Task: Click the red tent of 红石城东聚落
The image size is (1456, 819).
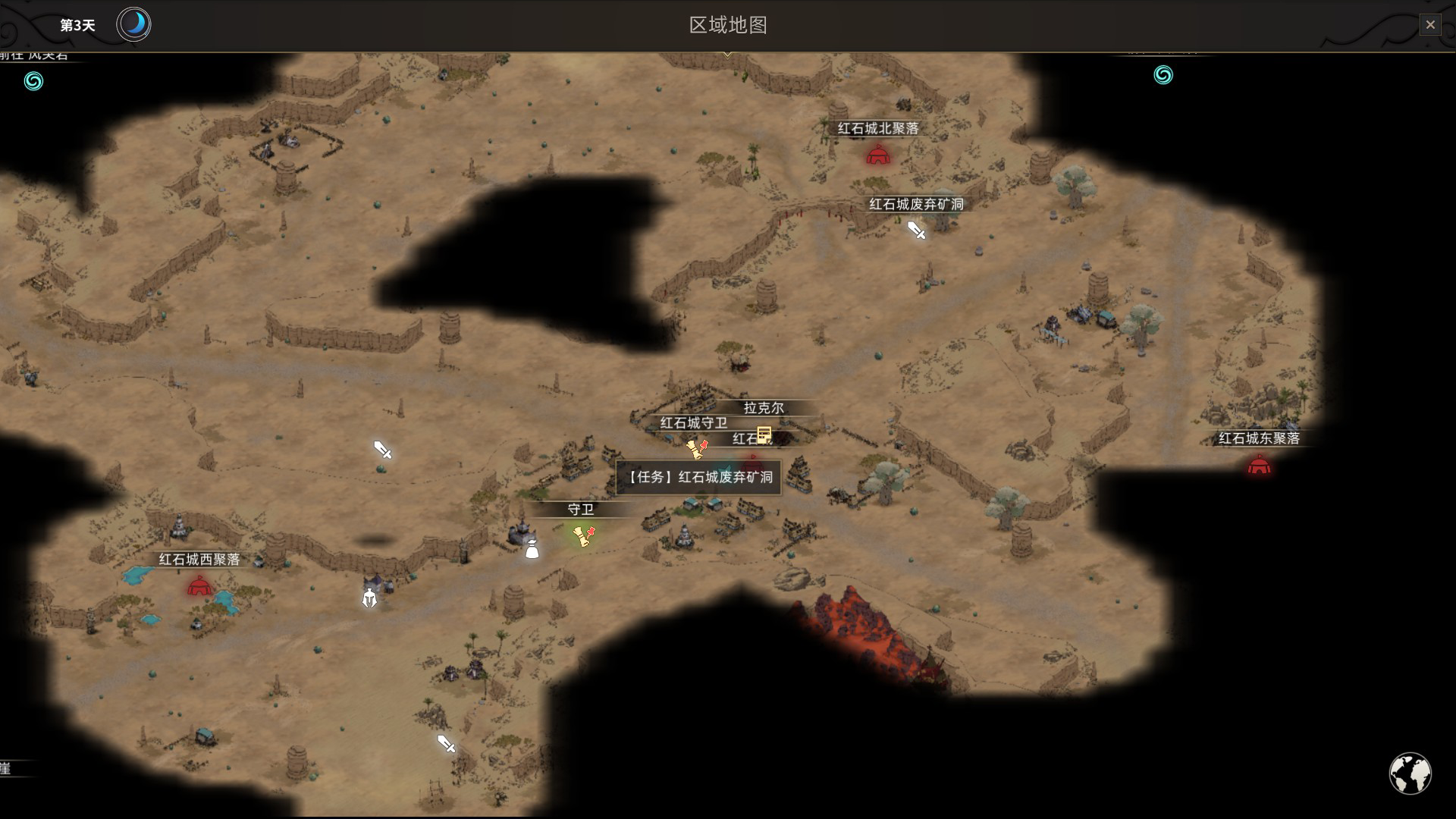Action: [x=1258, y=464]
